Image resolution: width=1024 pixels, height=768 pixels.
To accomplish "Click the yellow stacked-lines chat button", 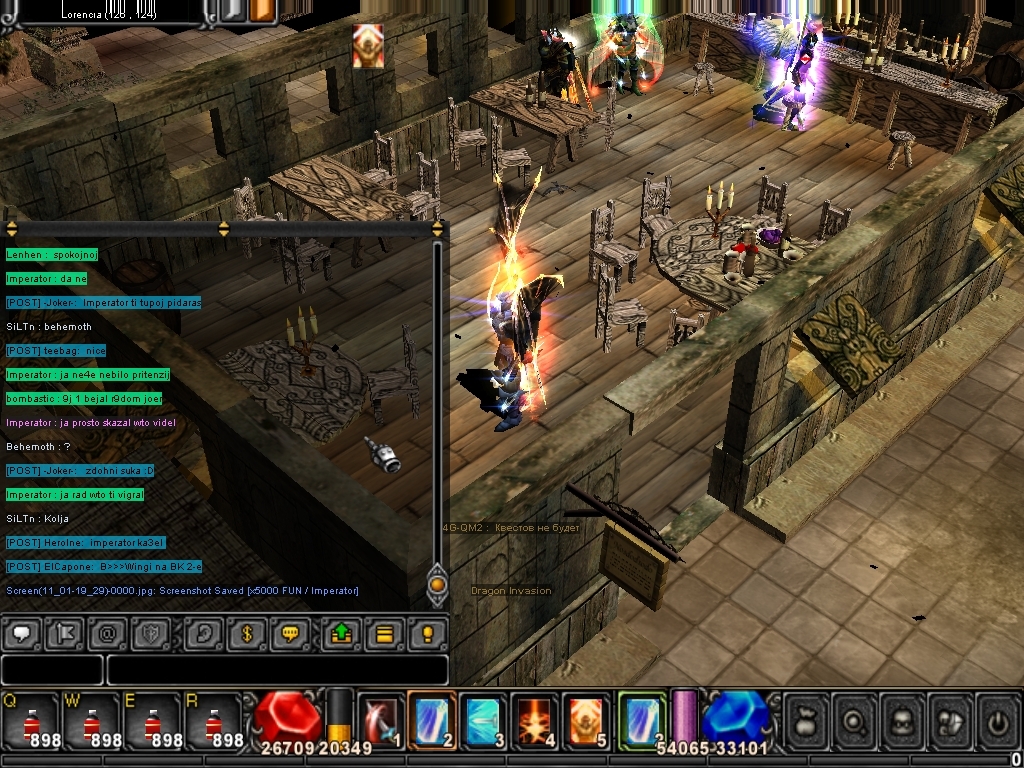I will 384,634.
